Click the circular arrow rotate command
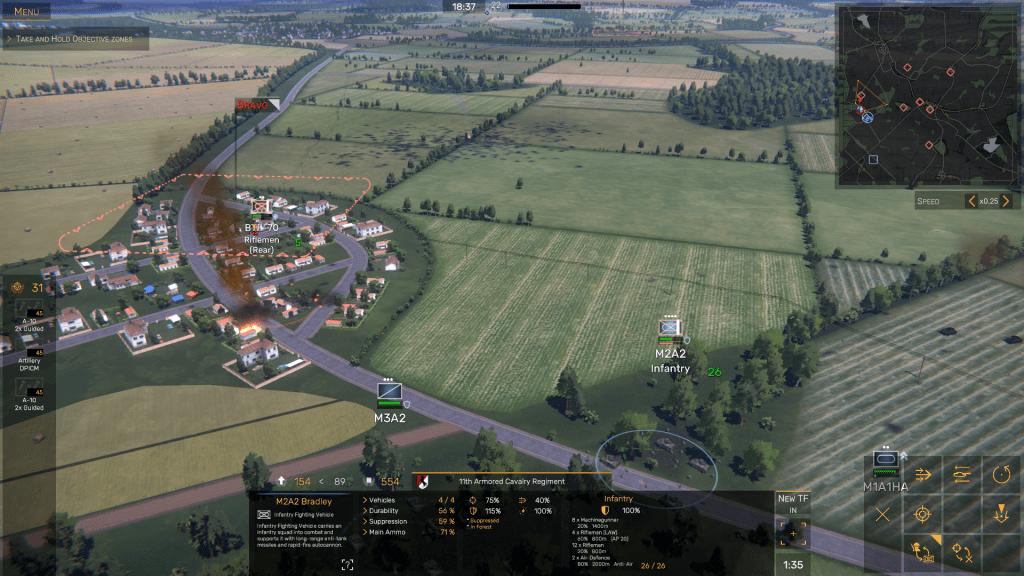This screenshot has height=576, width=1024. point(1001,474)
